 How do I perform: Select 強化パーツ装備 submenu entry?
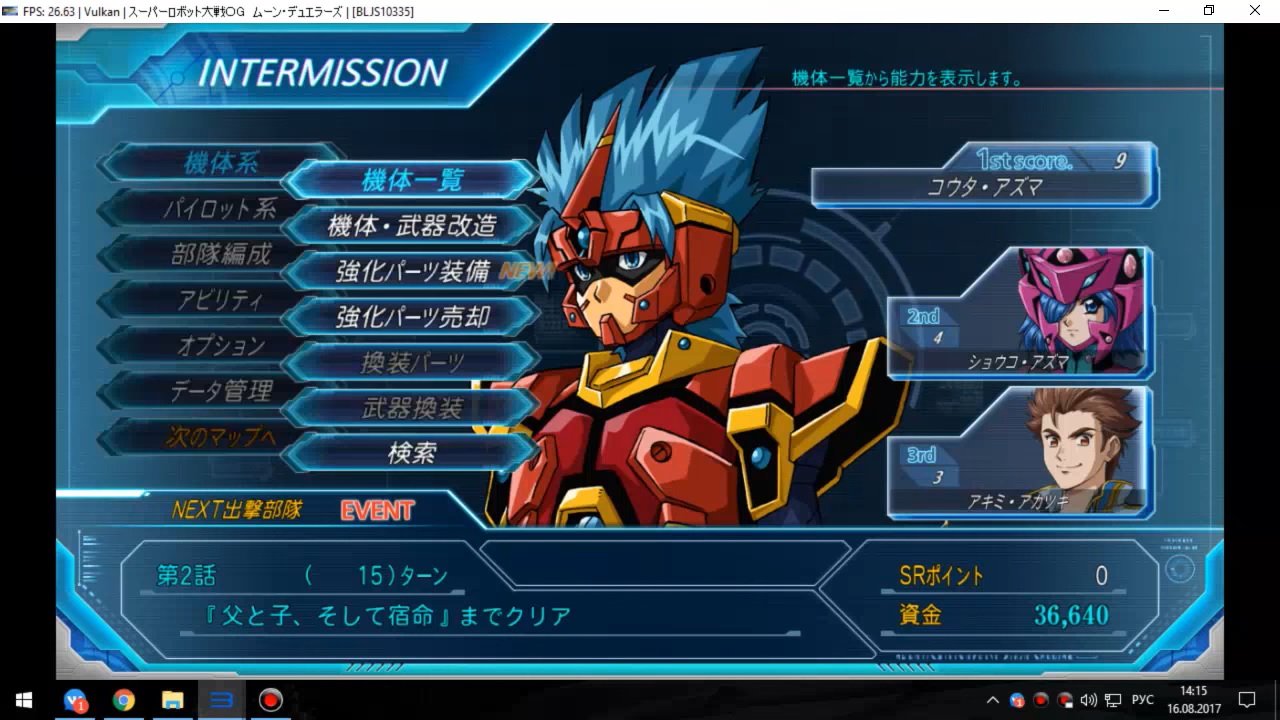pos(412,271)
